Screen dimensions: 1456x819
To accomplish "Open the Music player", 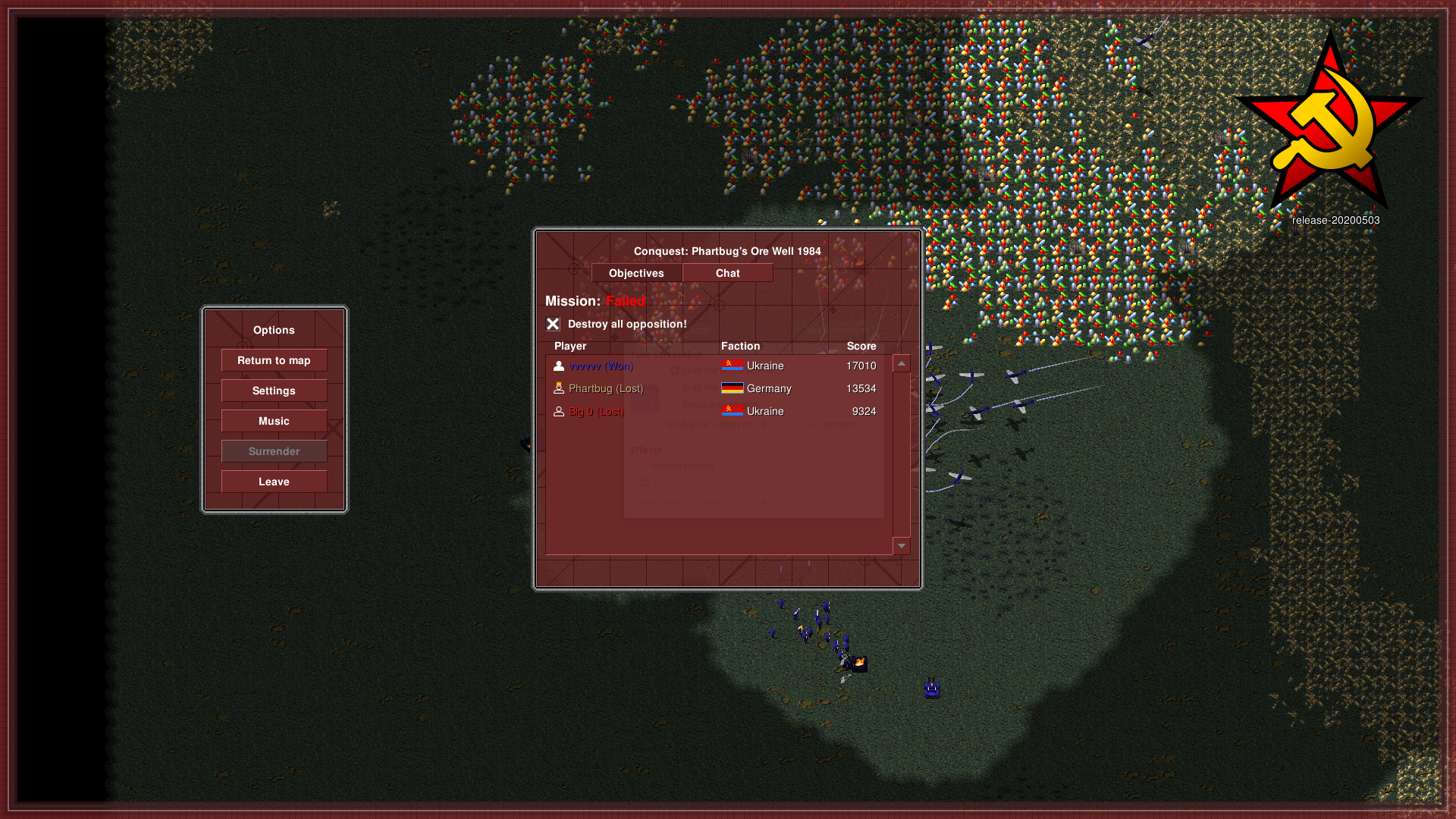I will click(x=274, y=421).
